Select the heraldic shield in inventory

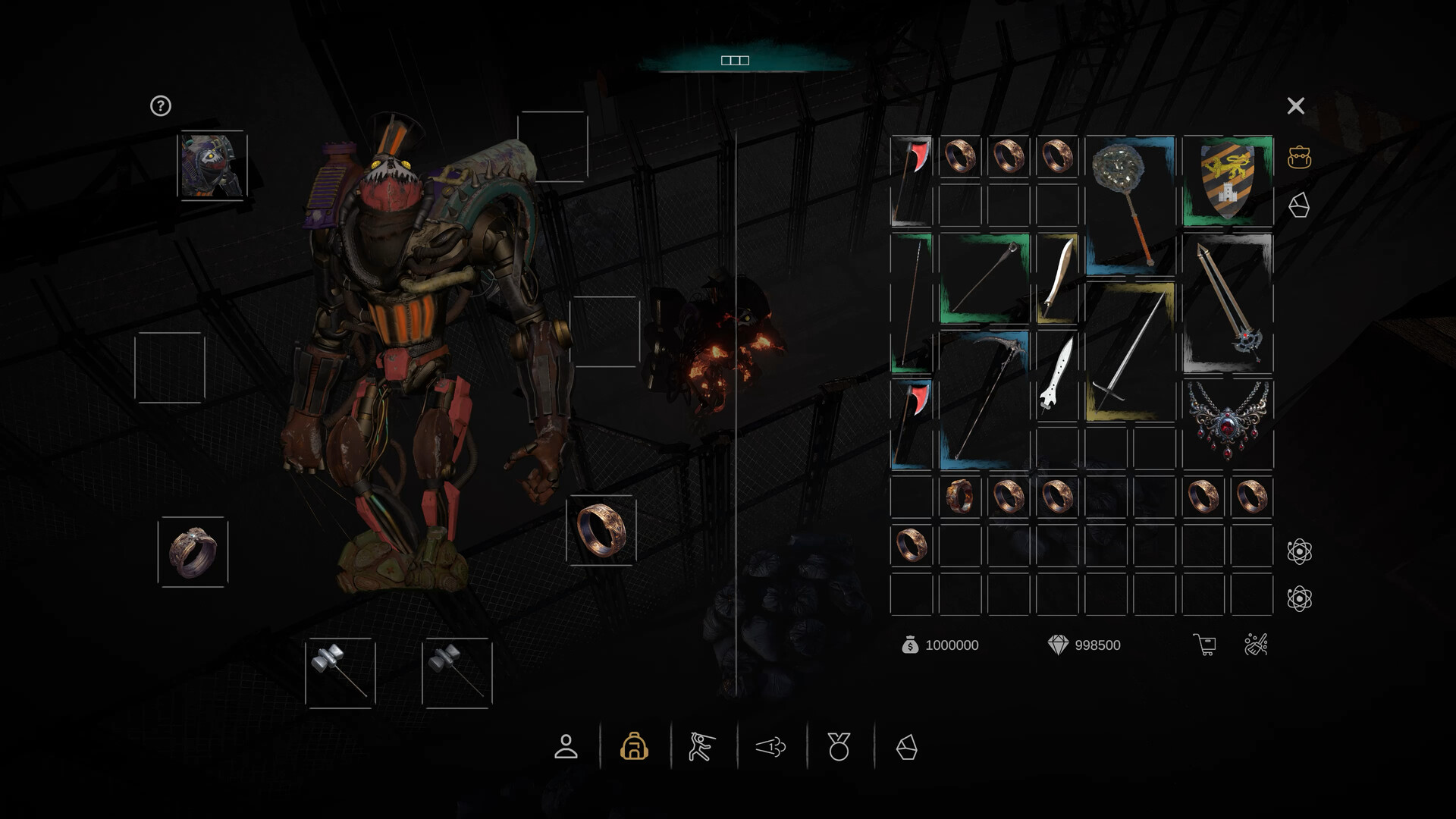(x=1227, y=180)
